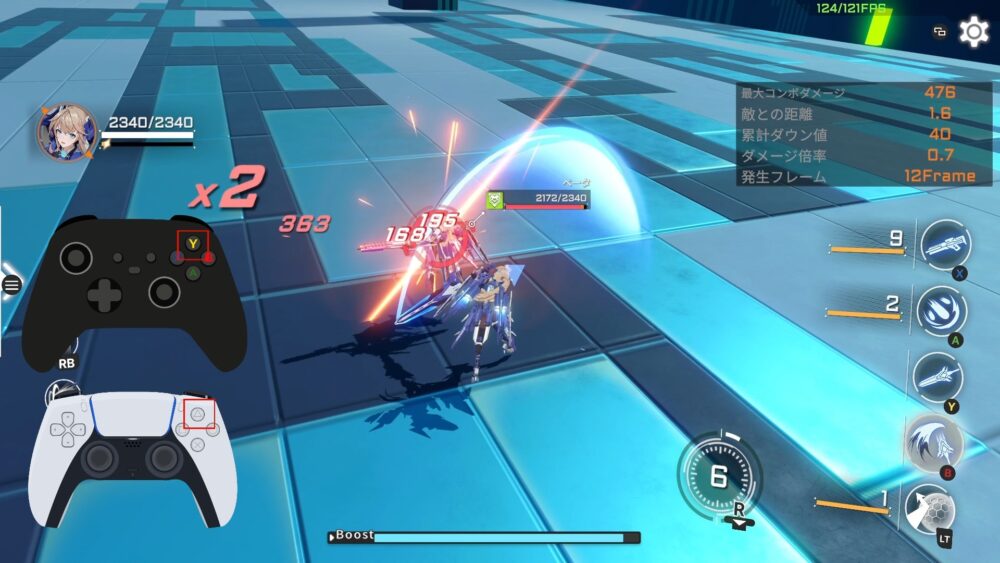1000x563 pixels.
Task: Fire the rifle weapon skill
Action: coord(944,247)
